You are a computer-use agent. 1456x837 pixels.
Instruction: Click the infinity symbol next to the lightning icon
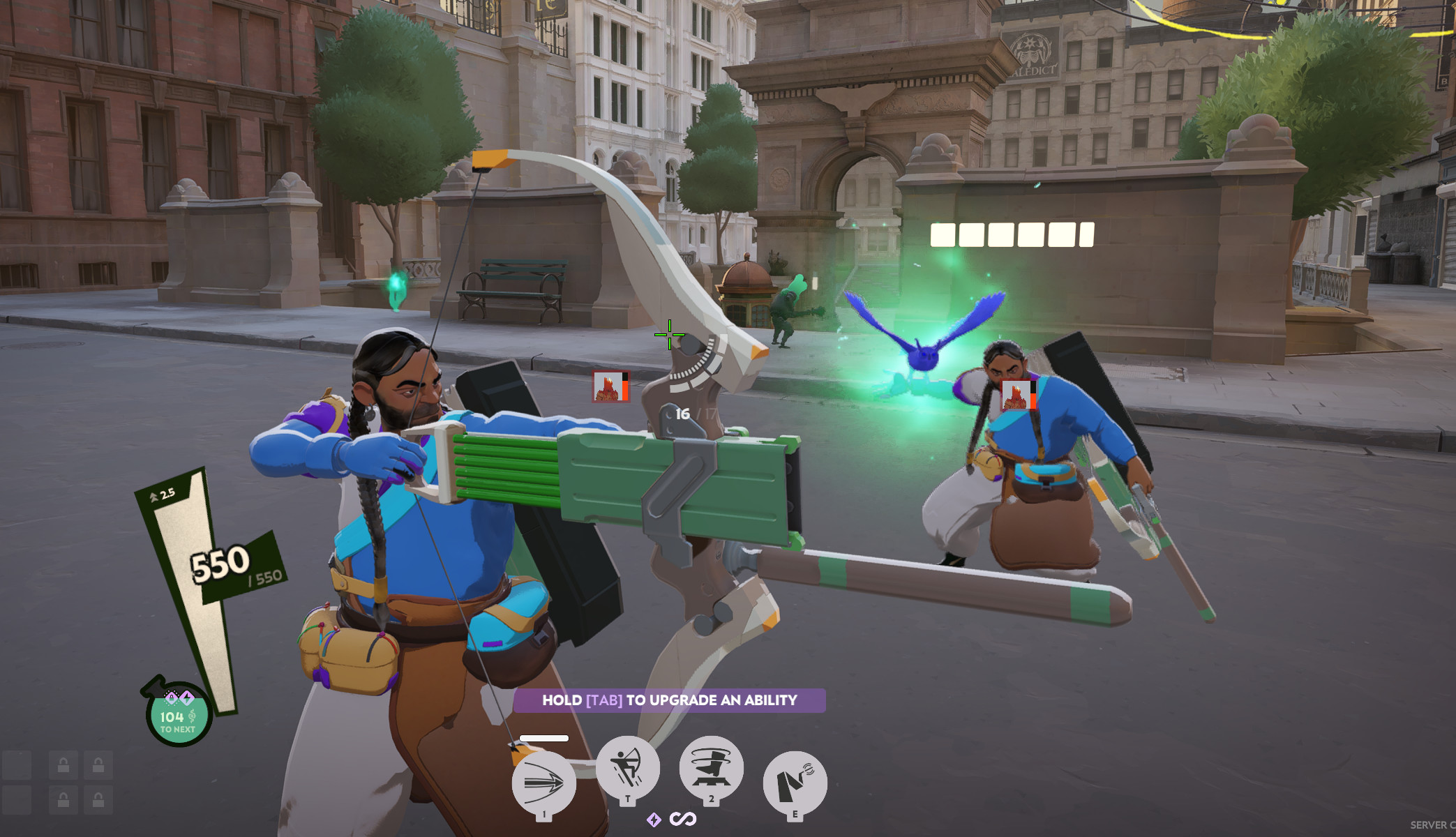click(682, 820)
